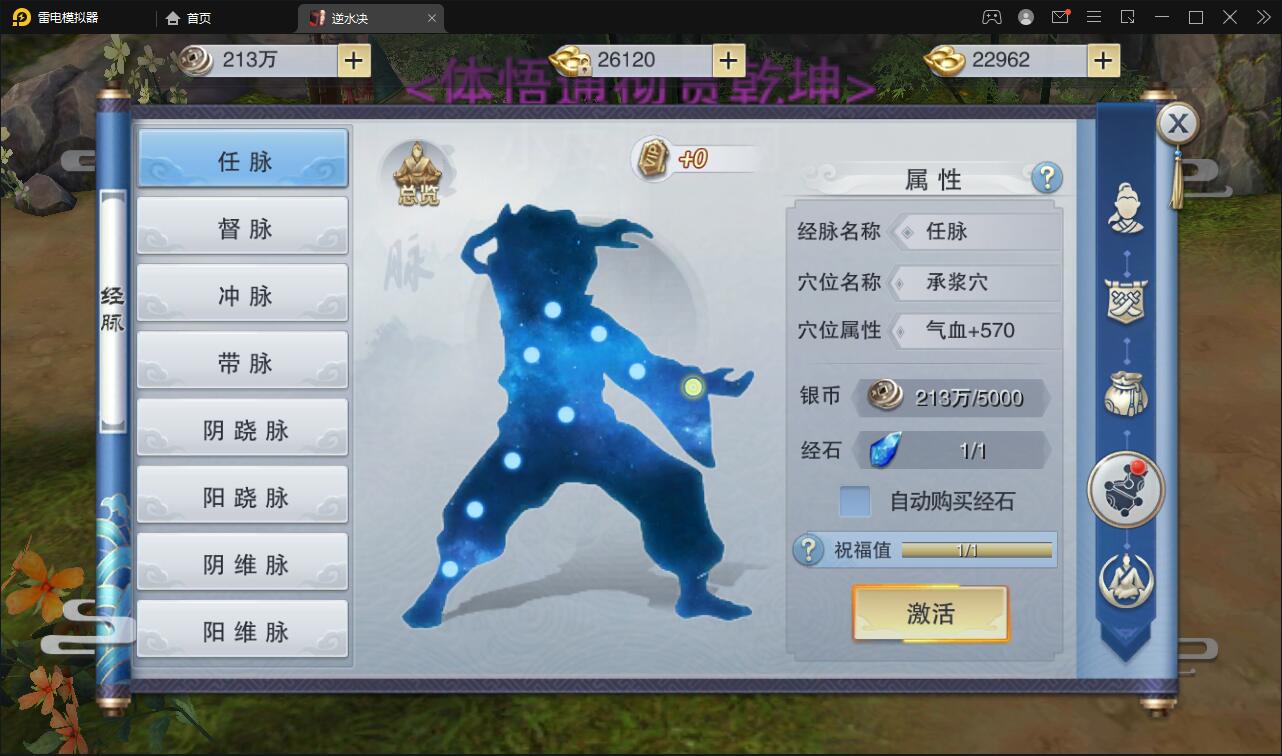Click the banner emblem icon in right sidebar
The width and height of the screenshot is (1282, 756).
pos(1124,300)
